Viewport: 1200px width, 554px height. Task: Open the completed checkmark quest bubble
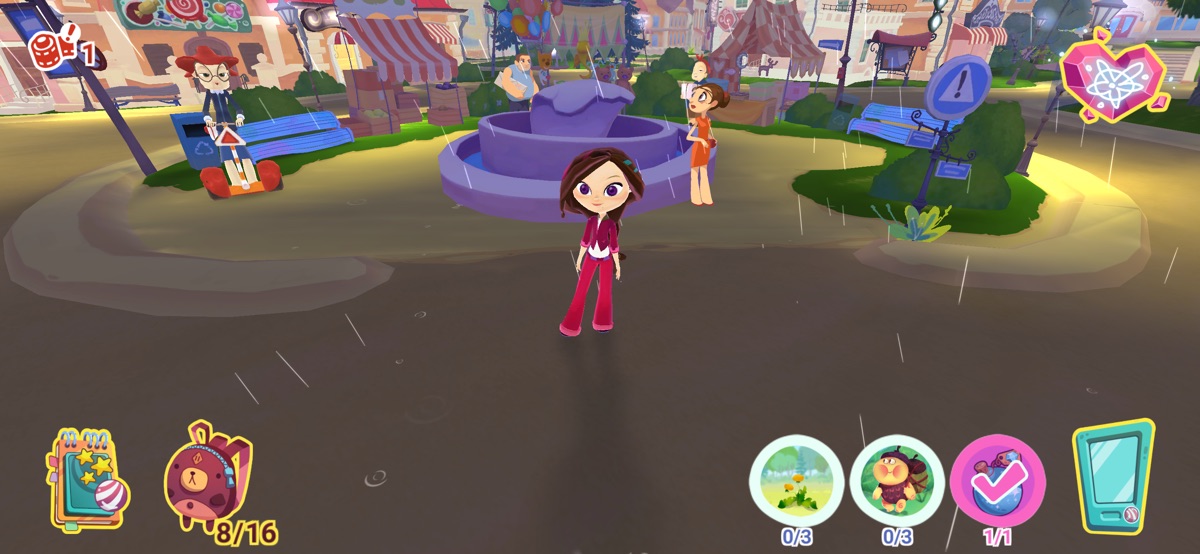(x=997, y=480)
